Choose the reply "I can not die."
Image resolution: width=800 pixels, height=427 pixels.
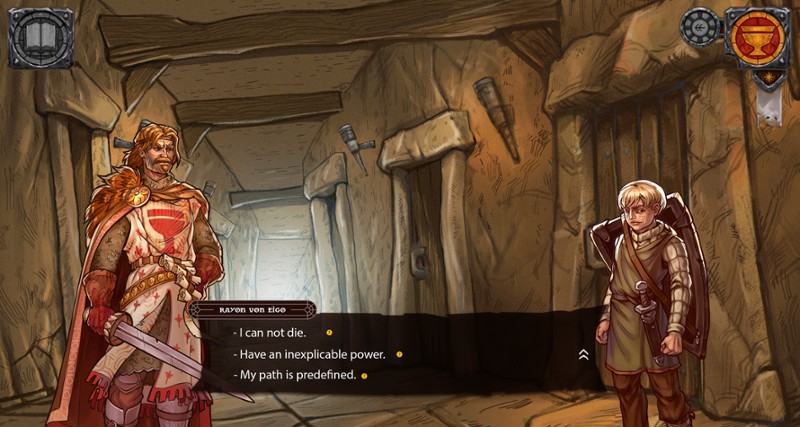(270, 332)
